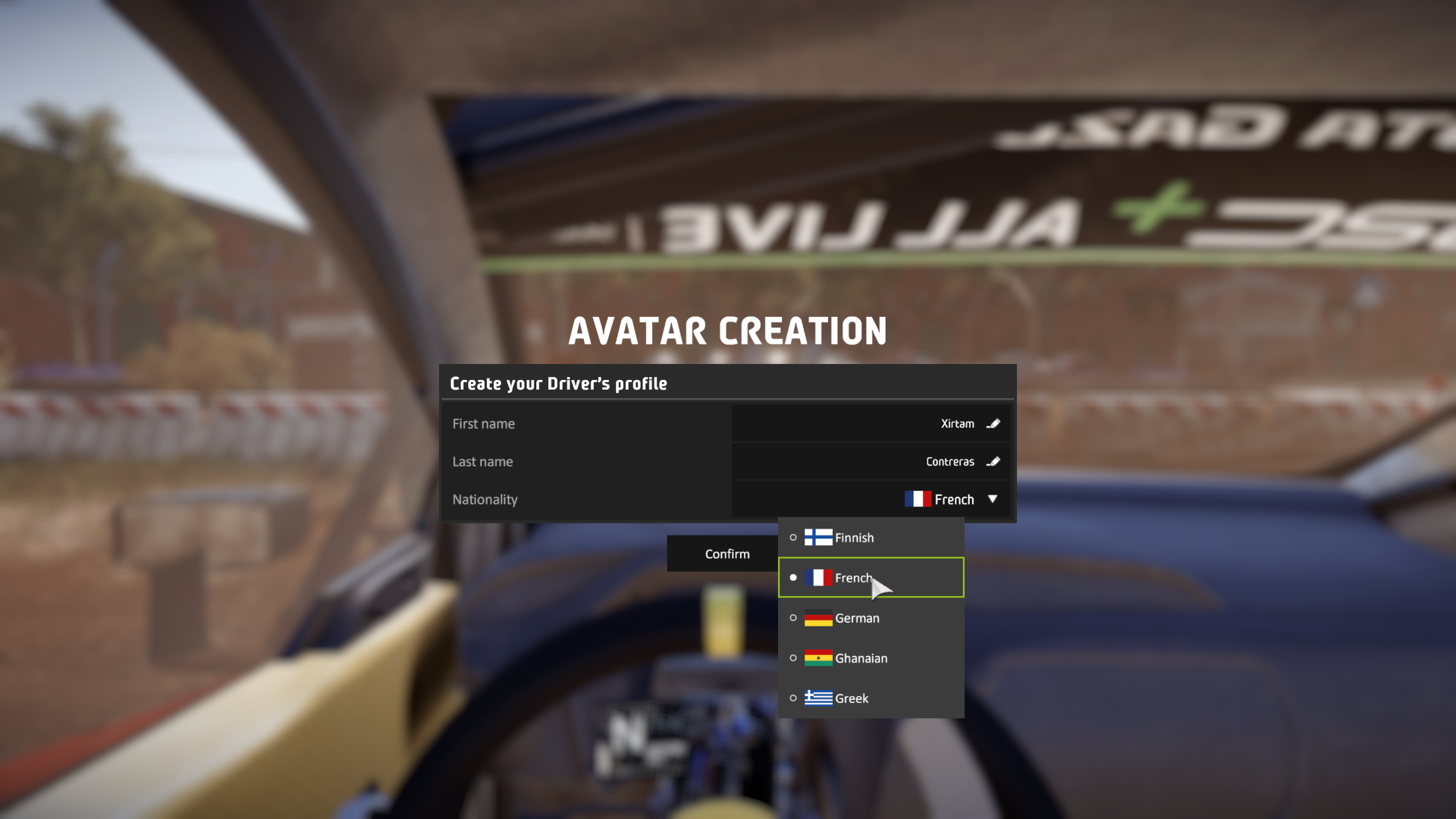The width and height of the screenshot is (1456, 819).
Task: Select the Greek radio button
Action: [793, 698]
